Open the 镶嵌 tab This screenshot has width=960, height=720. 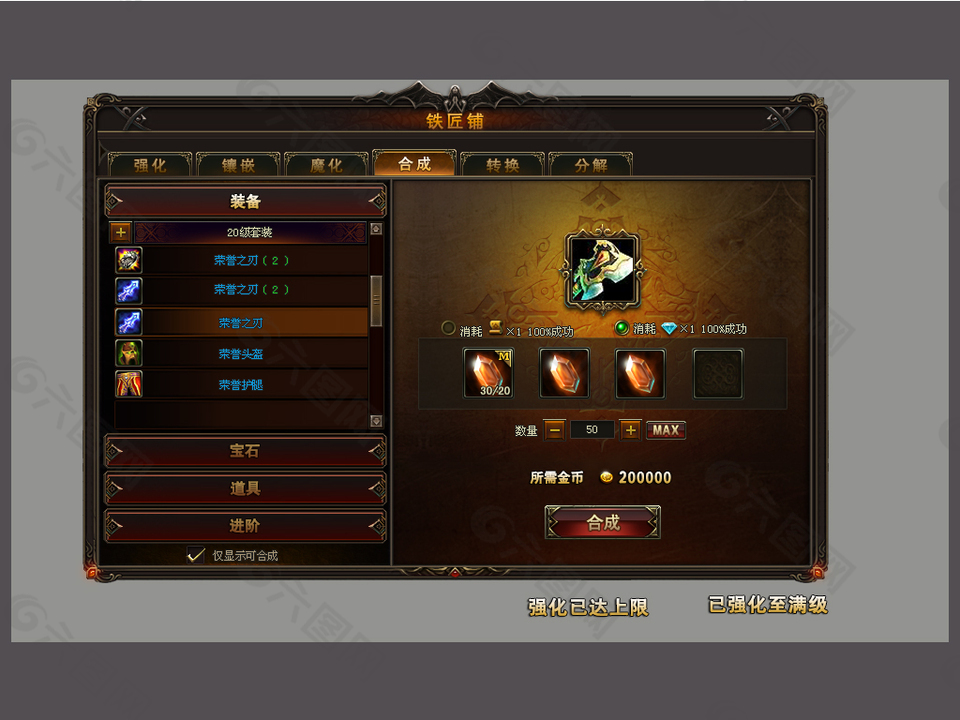click(238, 165)
